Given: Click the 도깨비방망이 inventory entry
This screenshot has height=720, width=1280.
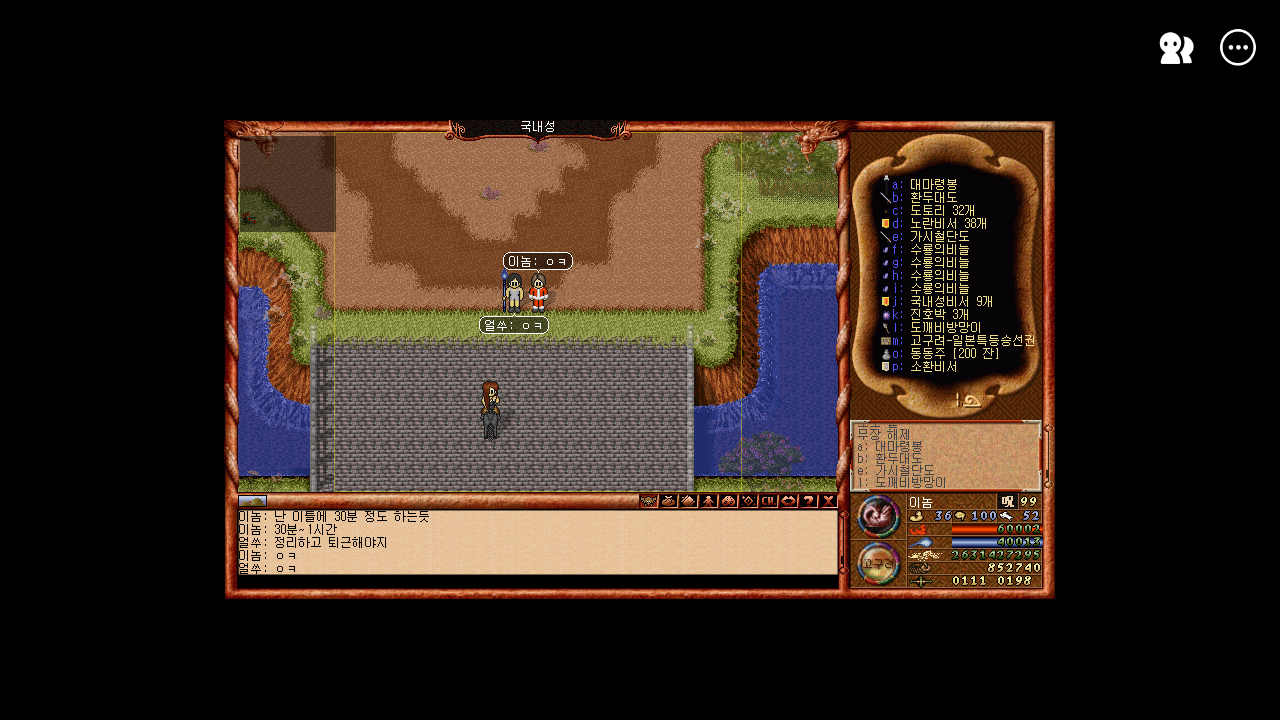Looking at the screenshot, I should point(945,327).
